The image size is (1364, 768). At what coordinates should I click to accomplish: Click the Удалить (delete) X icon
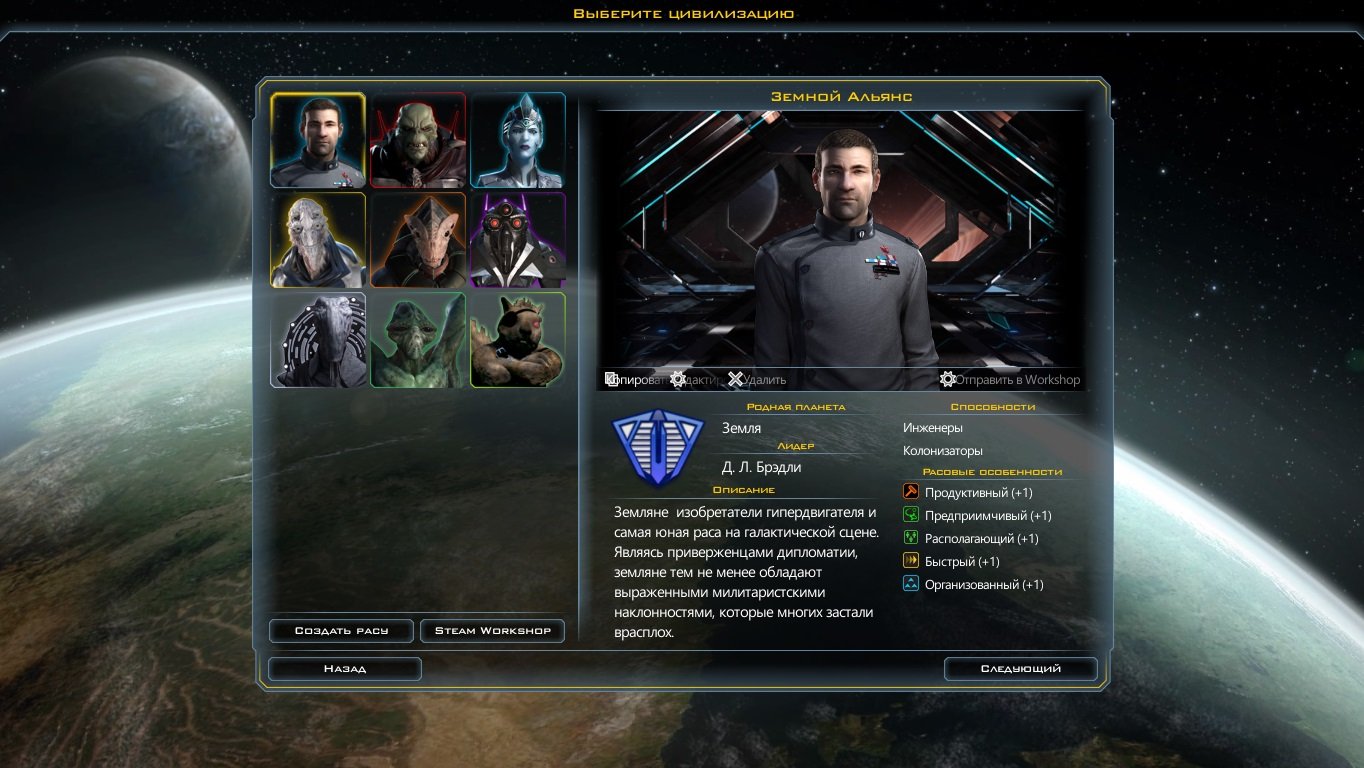pyautogui.click(x=736, y=379)
